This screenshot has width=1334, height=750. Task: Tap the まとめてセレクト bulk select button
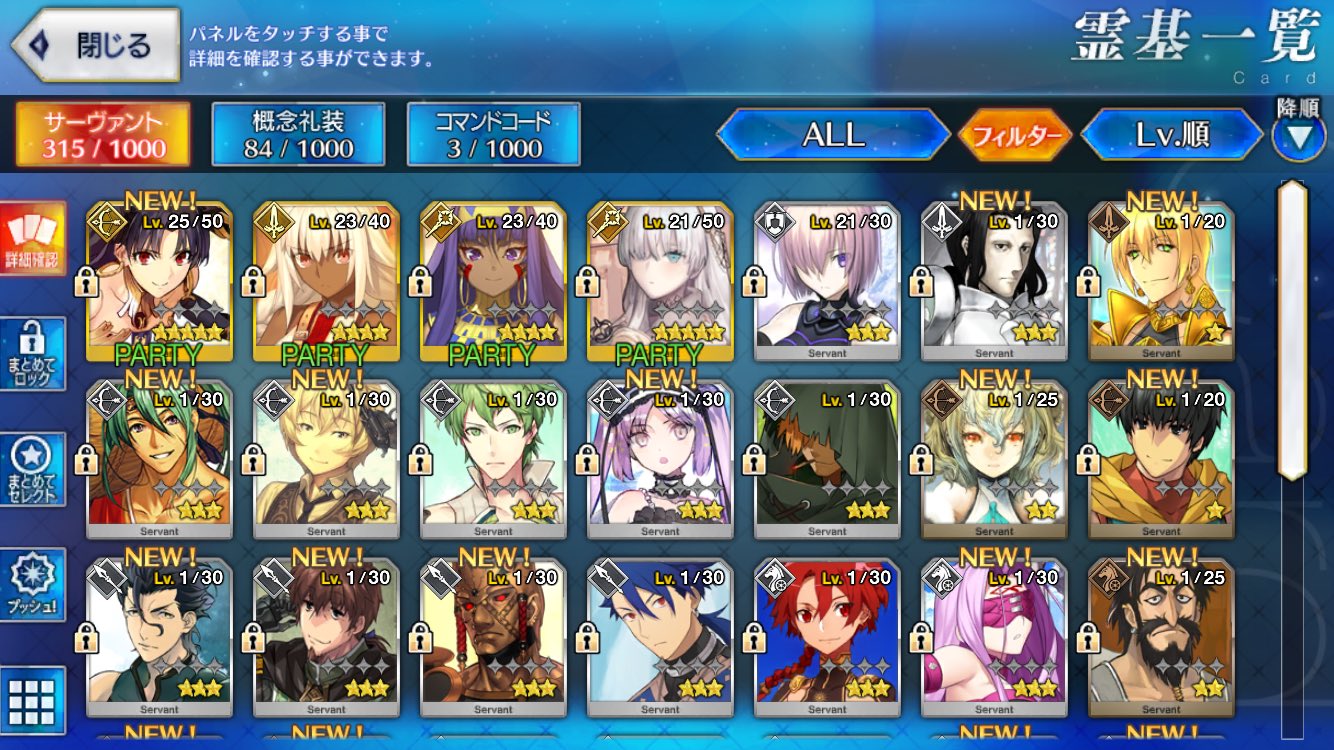33,469
